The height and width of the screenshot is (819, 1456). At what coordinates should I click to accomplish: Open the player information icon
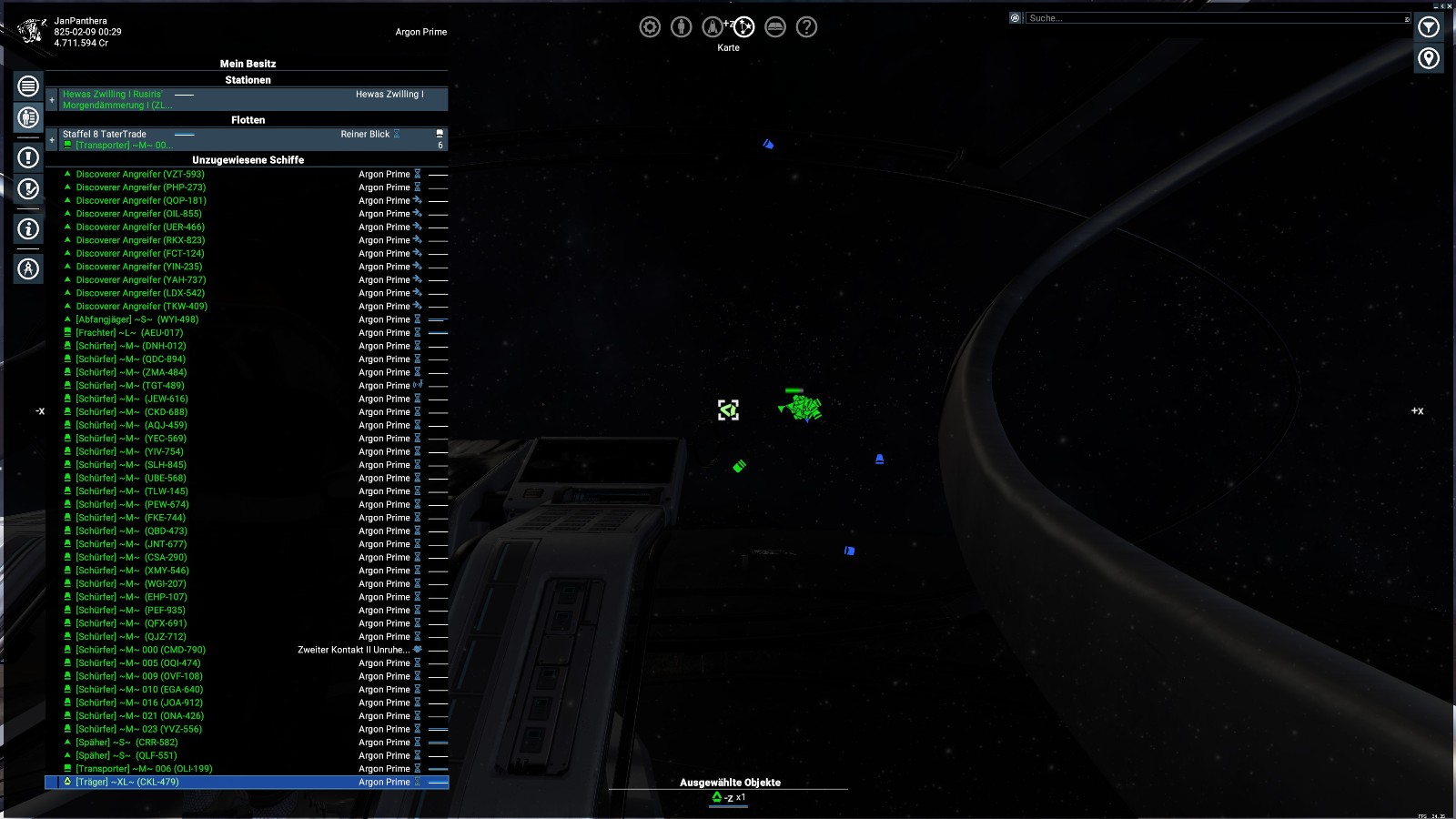coord(681,27)
